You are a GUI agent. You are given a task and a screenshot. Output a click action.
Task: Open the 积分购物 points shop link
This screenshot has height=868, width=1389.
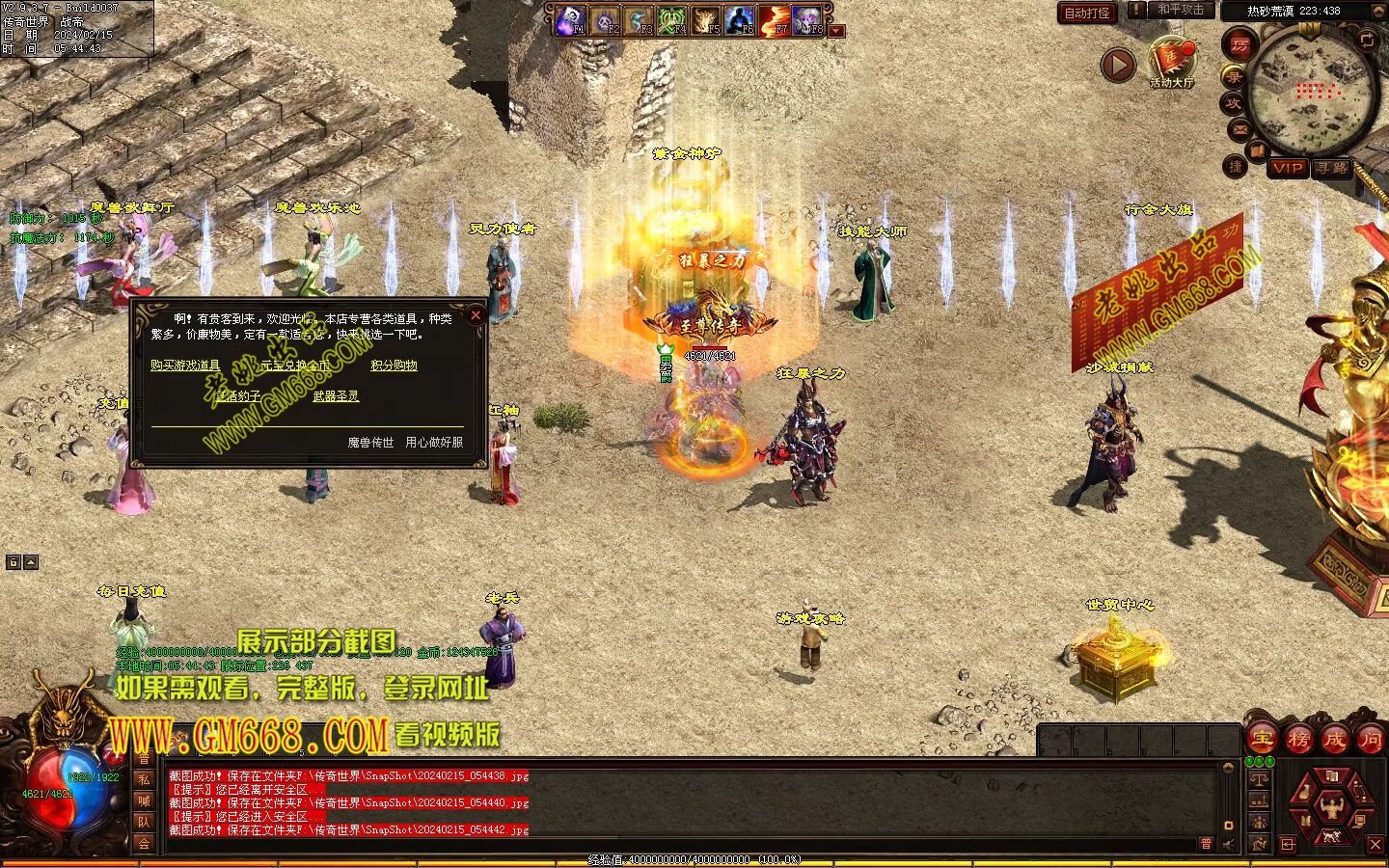tap(394, 366)
